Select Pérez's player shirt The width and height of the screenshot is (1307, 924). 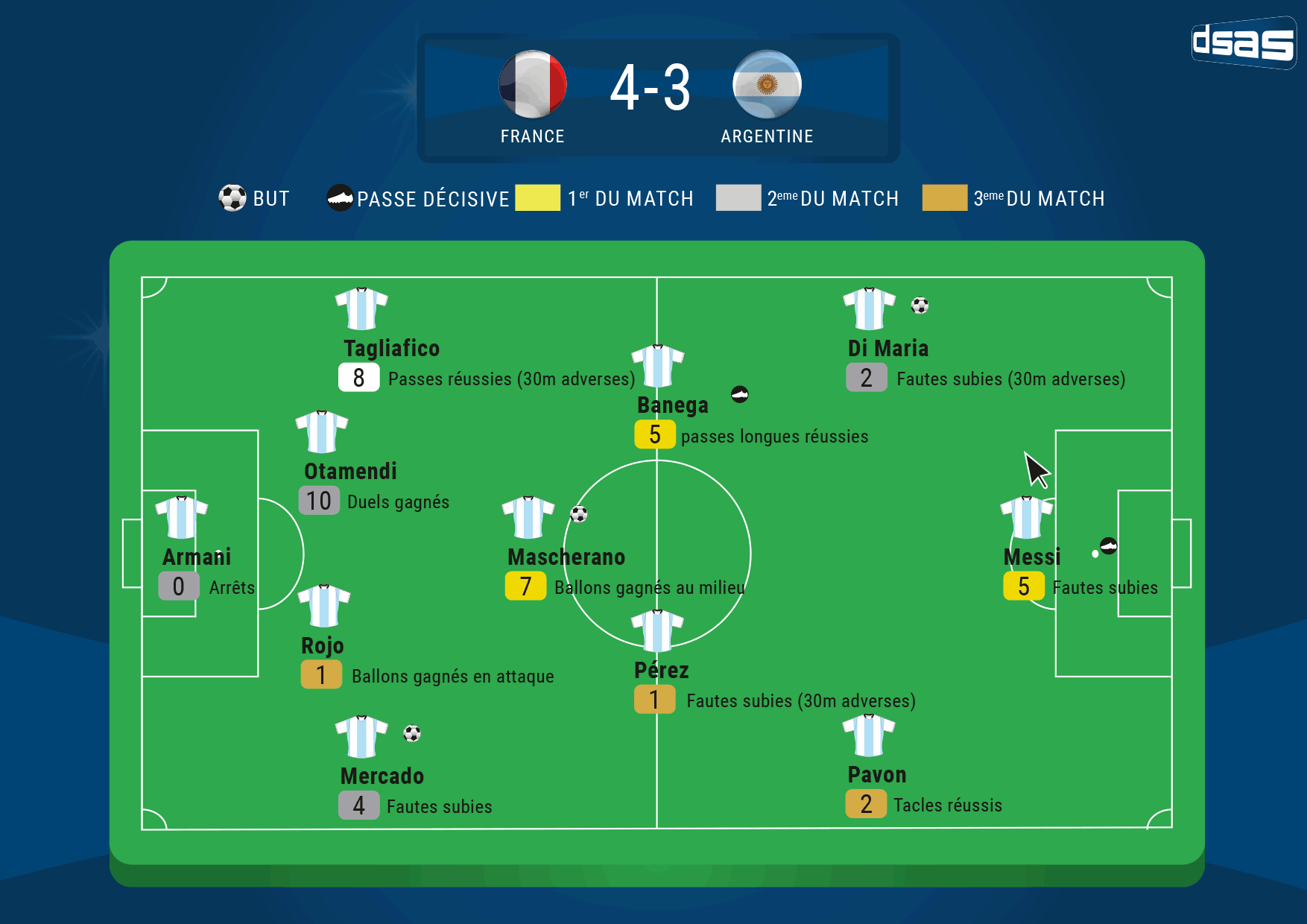pyautogui.click(x=657, y=630)
